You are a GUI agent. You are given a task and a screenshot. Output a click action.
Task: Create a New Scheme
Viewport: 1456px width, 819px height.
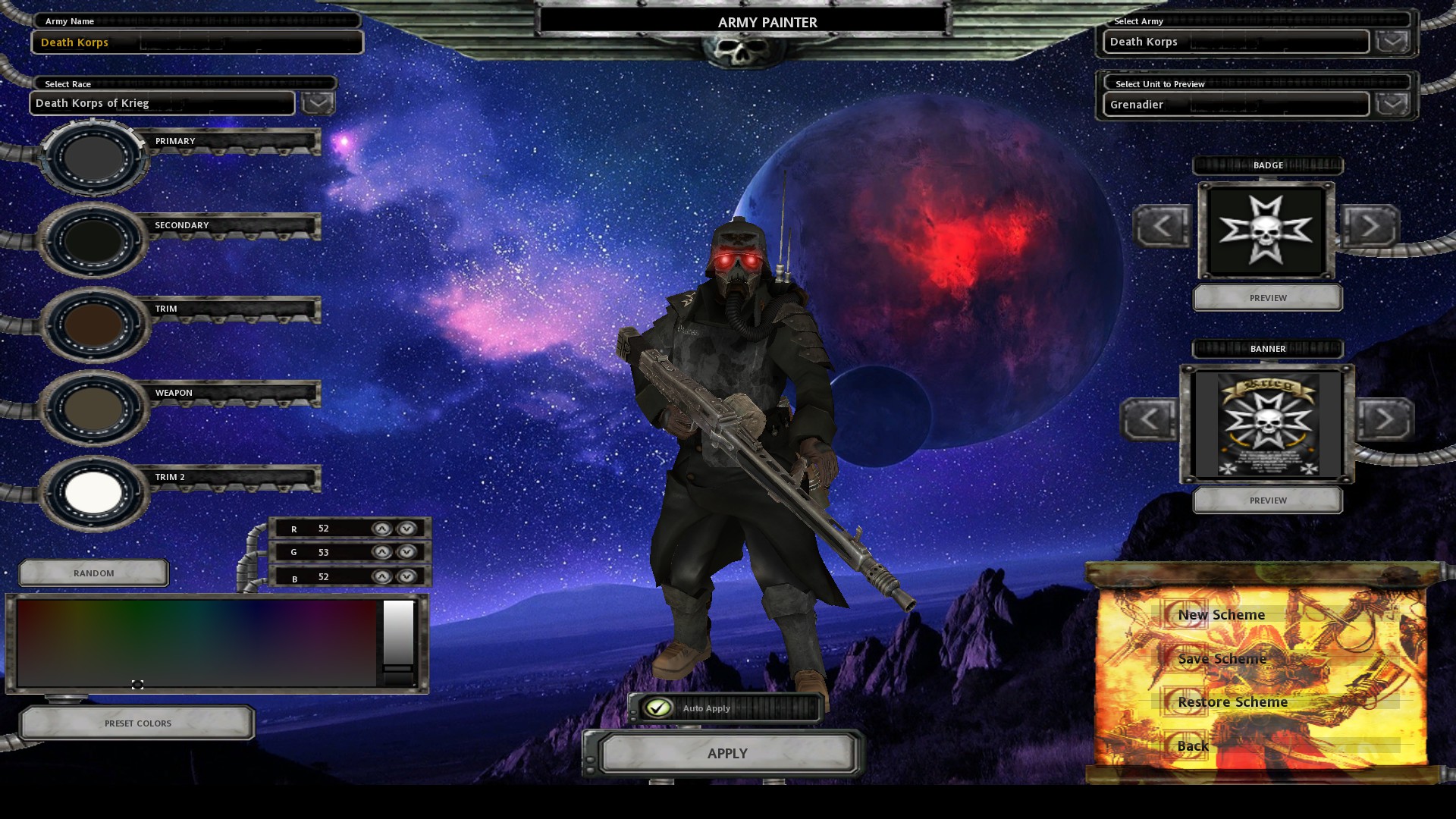[x=1221, y=615]
